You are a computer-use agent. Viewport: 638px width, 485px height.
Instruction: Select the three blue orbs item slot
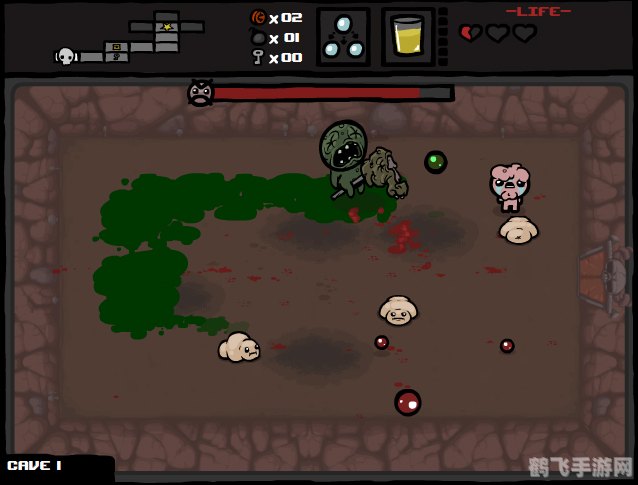pyautogui.click(x=343, y=37)
